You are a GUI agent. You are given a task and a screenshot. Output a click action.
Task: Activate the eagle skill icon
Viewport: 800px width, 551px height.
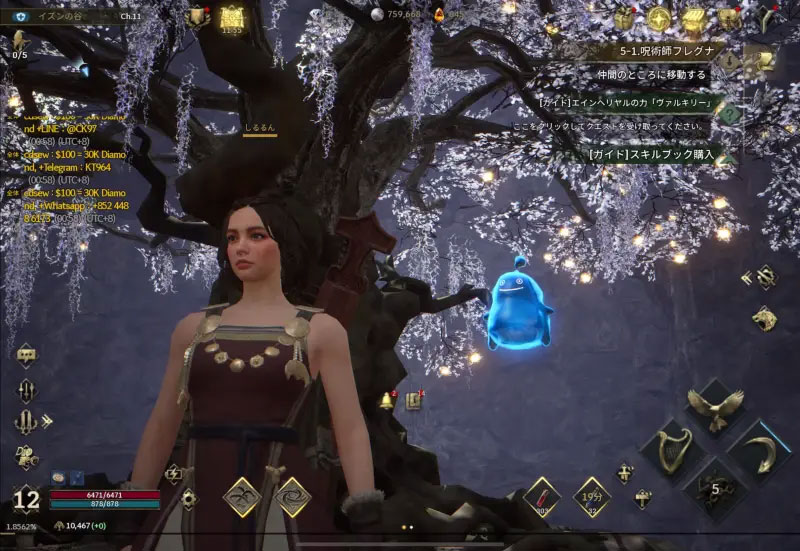714,407
